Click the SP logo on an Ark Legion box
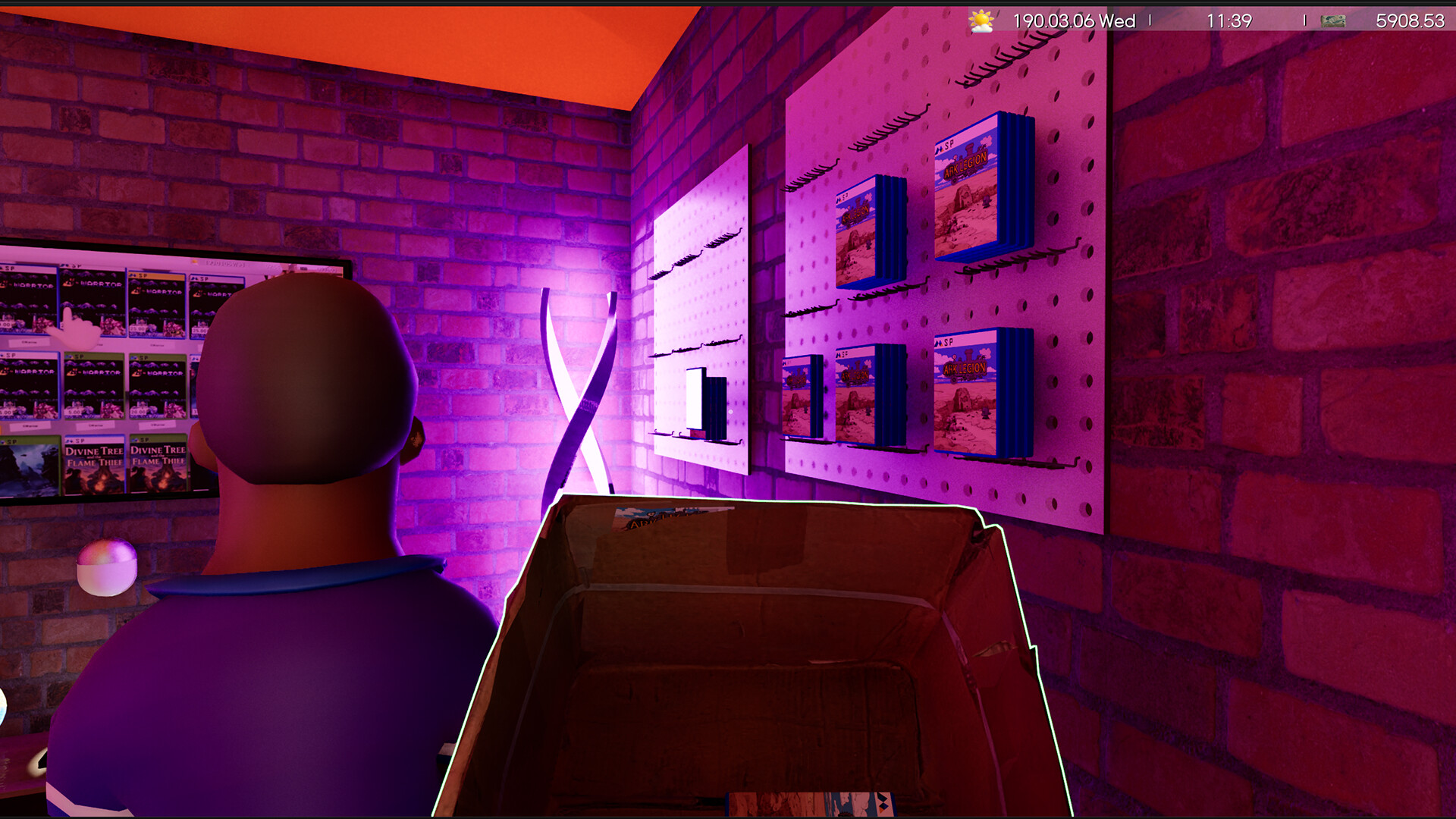 (944, 146)
